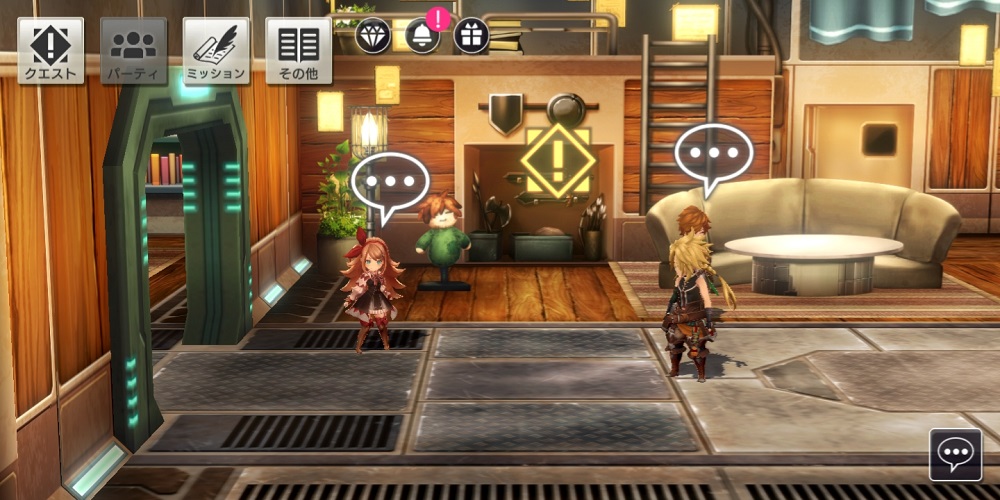This screenshot has height=500, width=1000.
Task: Open the パーティ (Party) menu
Action: [133, 50]
